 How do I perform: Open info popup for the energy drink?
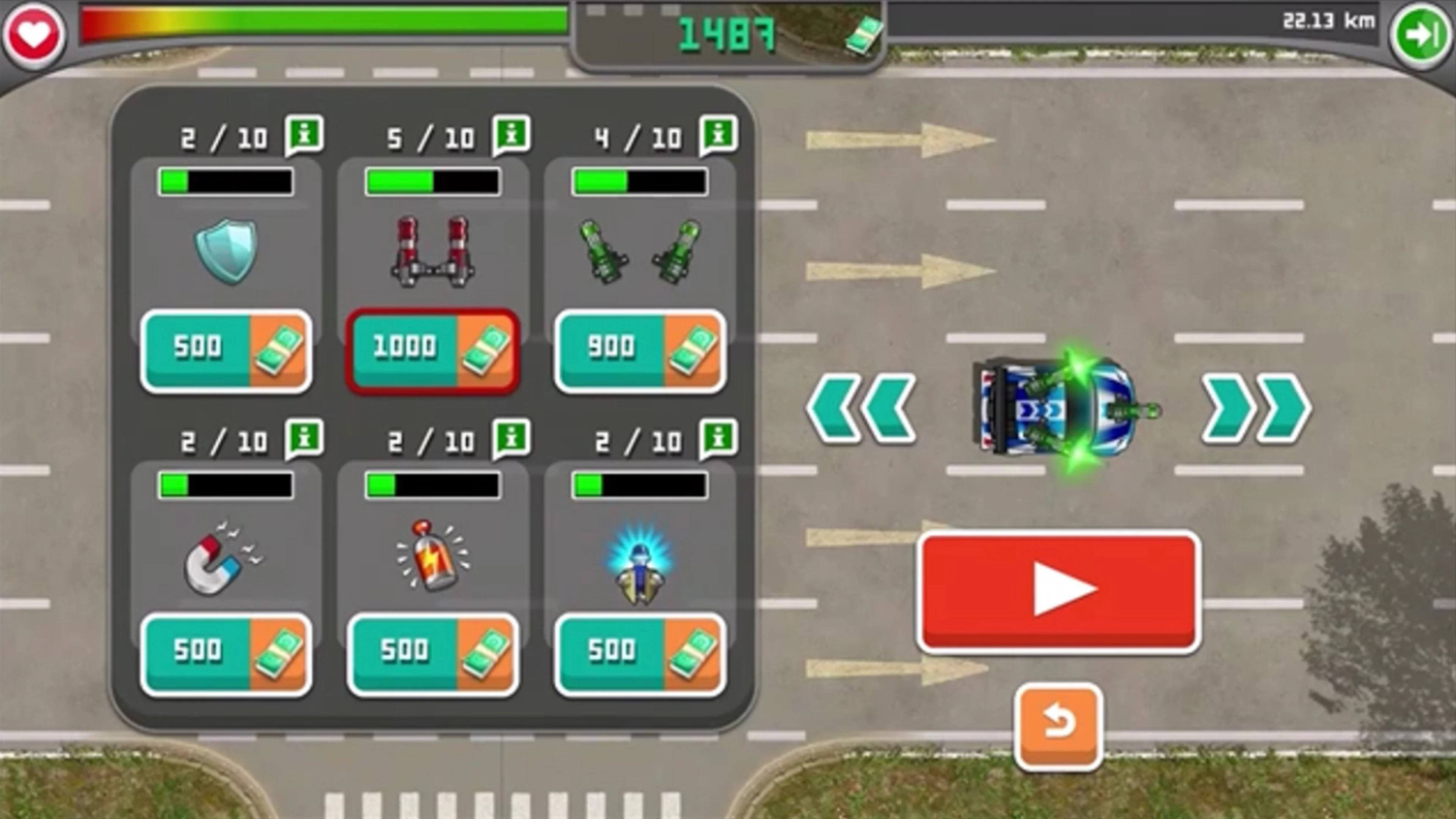(x=511, y=440)
